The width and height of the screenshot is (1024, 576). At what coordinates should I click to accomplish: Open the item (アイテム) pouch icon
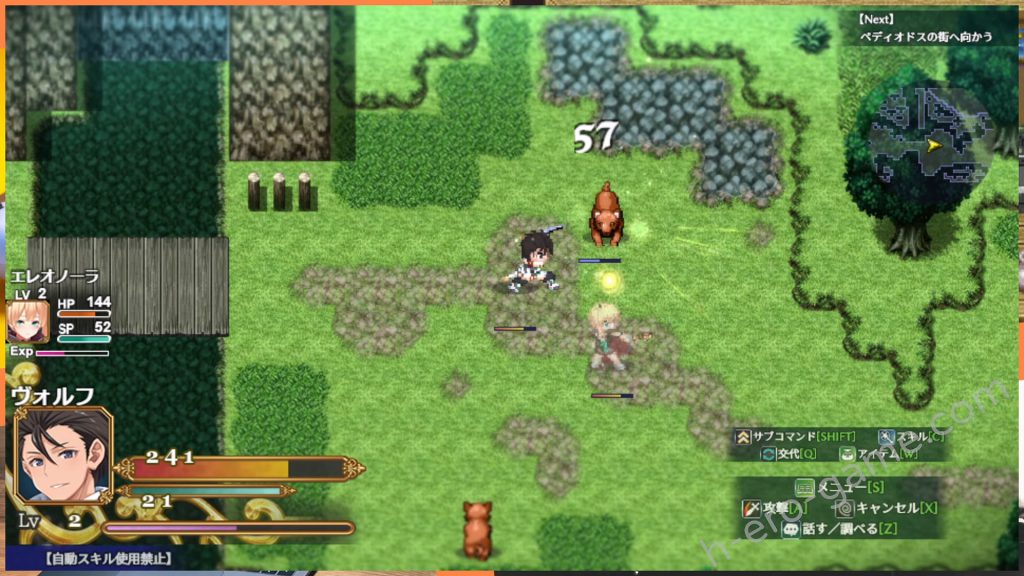coord(846,453)
